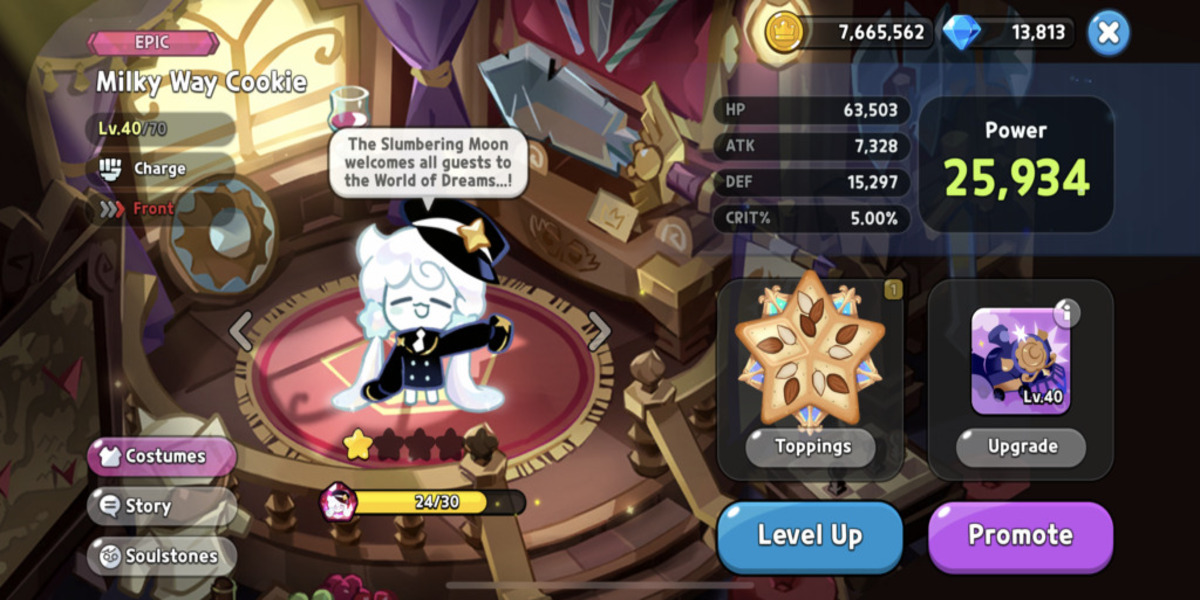Show the previous cookie with left arrow
This screenshot has height=600, width=1200.
[242, 331]
